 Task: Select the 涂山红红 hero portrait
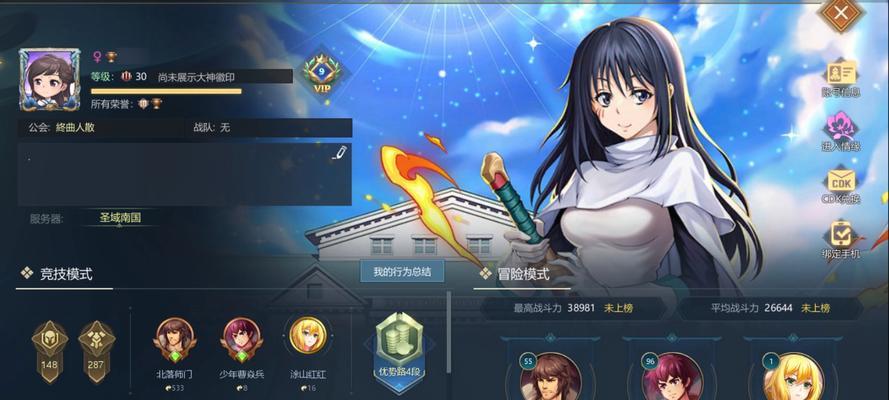307,337
